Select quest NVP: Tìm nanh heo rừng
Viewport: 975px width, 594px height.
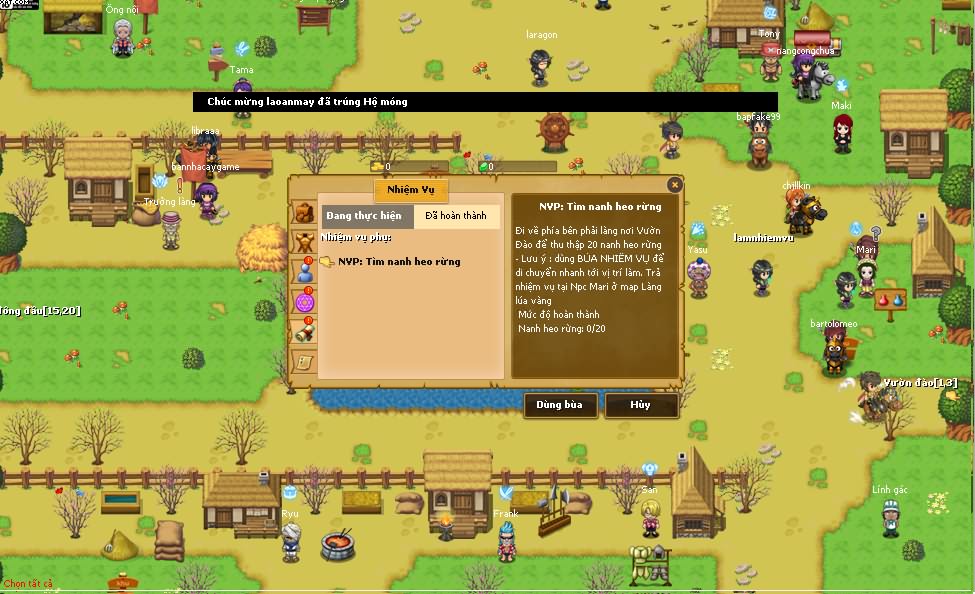pyautogui.click(x=399, y=262)
